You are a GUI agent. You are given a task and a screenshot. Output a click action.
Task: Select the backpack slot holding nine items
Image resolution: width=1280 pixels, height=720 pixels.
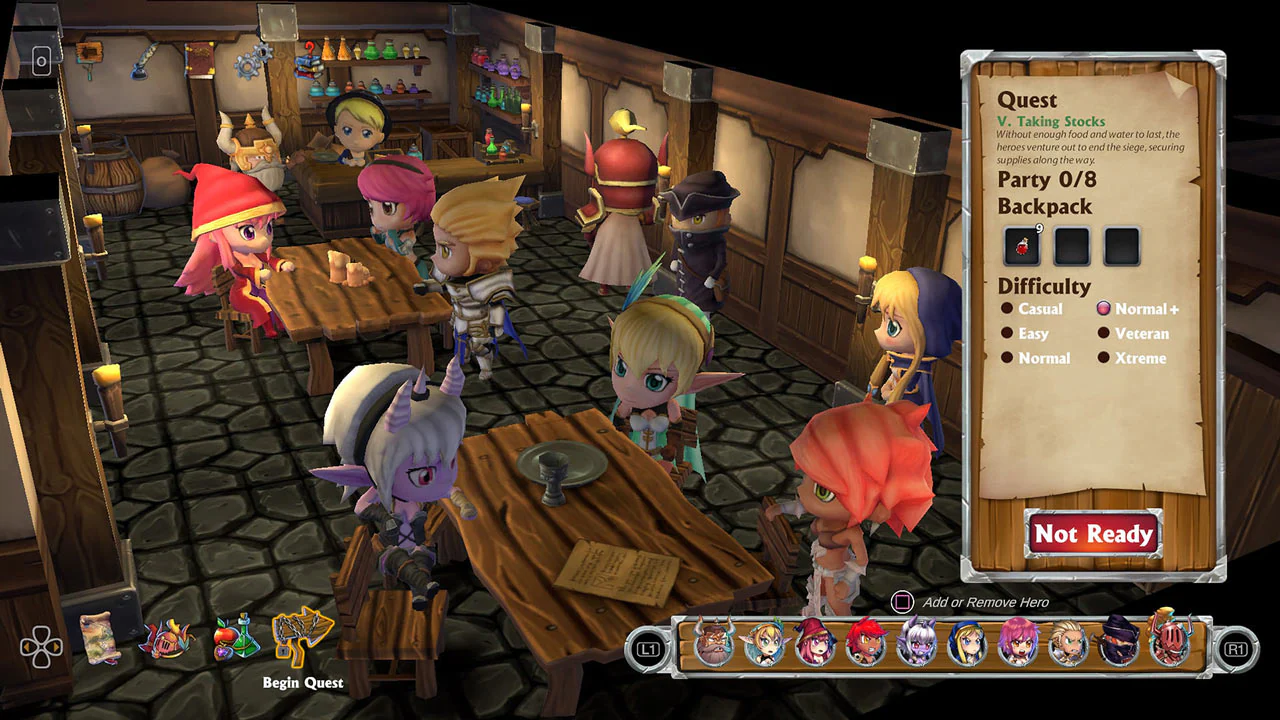[x=1023, y=244]
